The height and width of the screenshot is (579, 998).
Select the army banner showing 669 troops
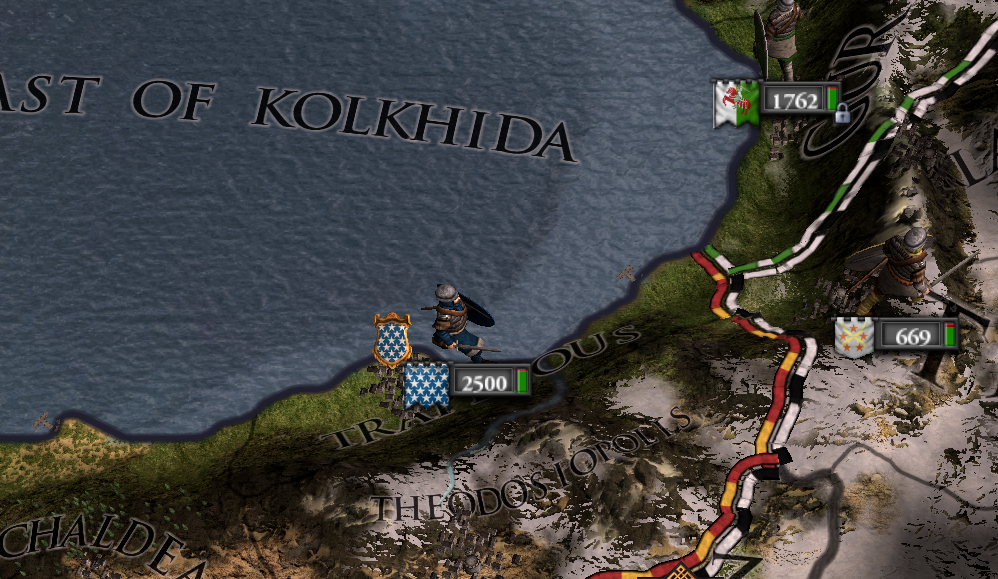point(896,336)
